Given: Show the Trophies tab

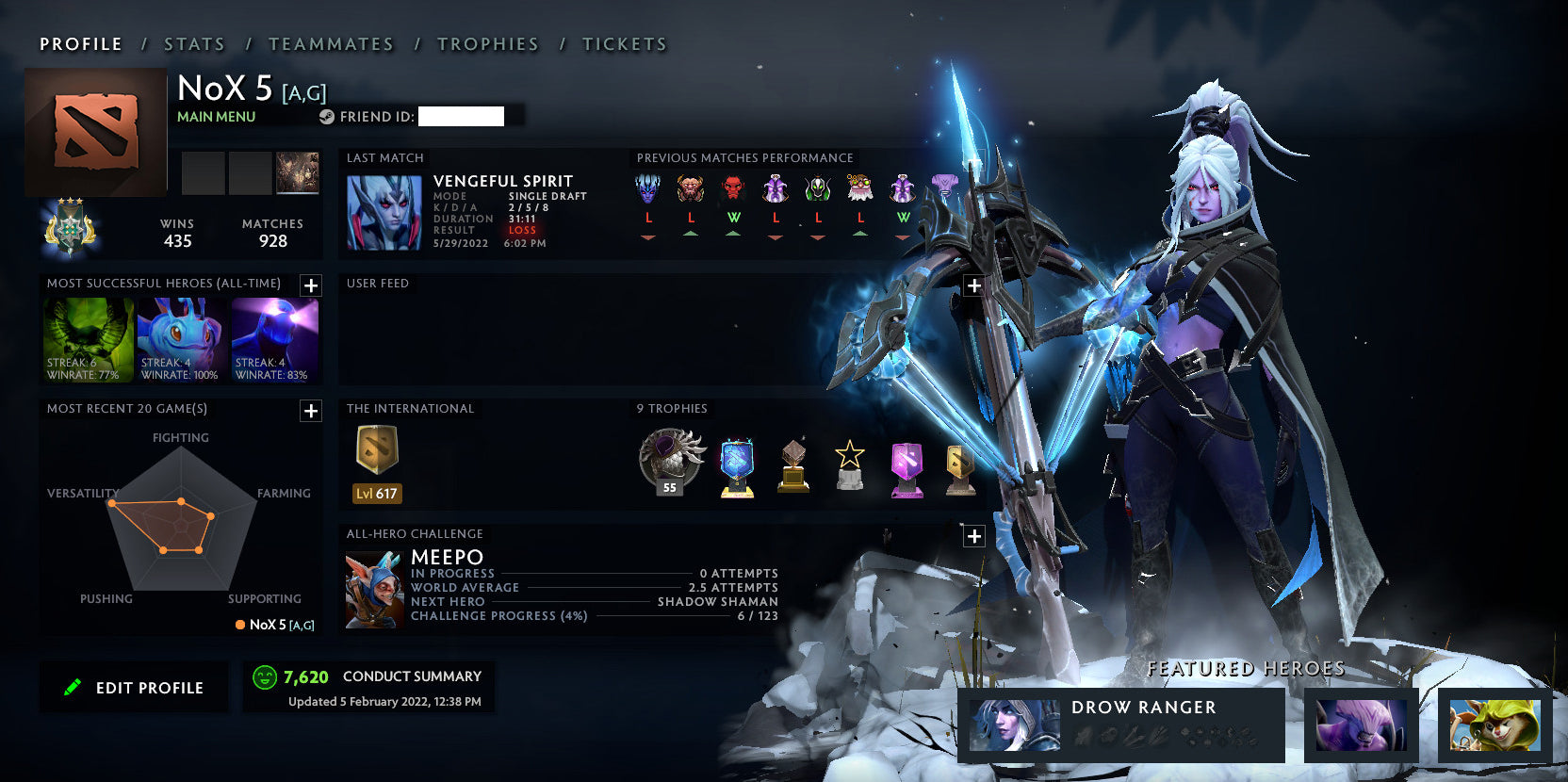Looking at the screenshot, I should (487, 44).
